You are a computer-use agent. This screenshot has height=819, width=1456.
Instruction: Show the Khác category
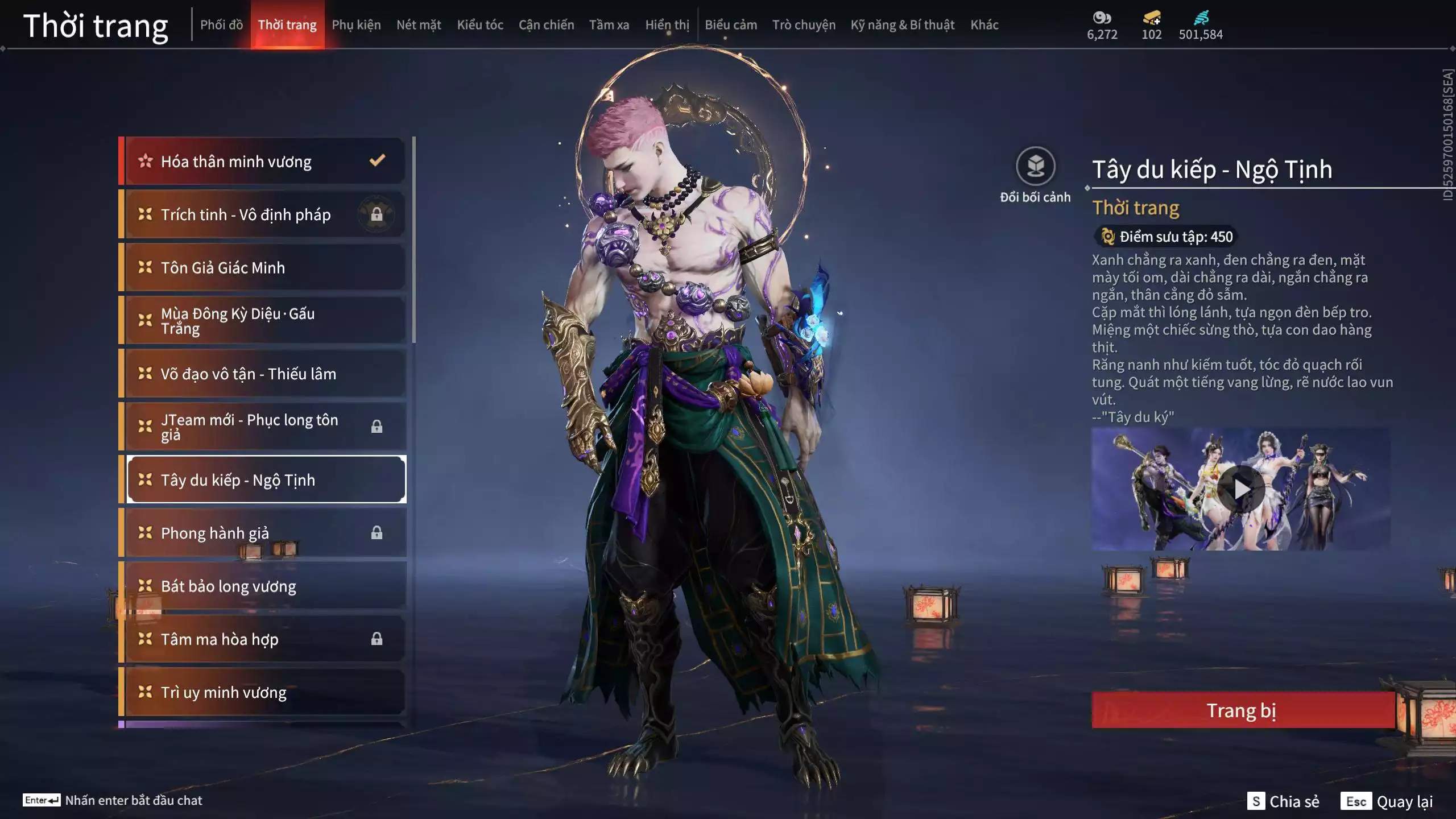985,25
